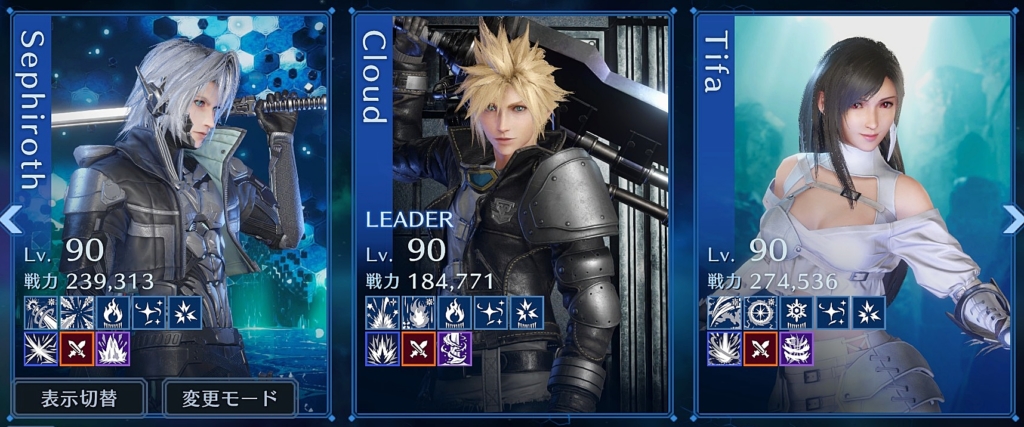Show the next character with right arrow

[x=1012, y=216]
